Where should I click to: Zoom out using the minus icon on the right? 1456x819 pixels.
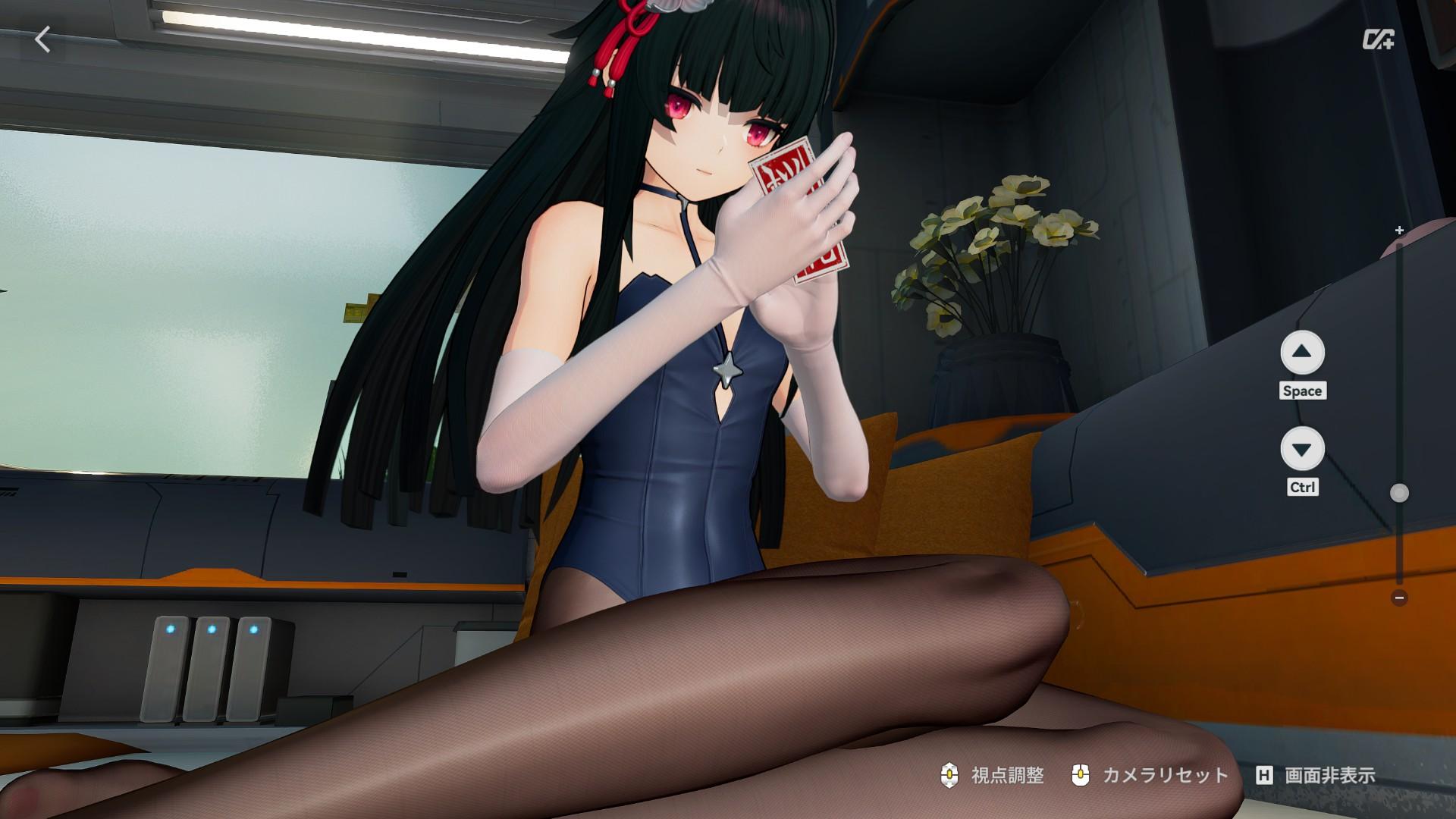[x=1398, y=597]
